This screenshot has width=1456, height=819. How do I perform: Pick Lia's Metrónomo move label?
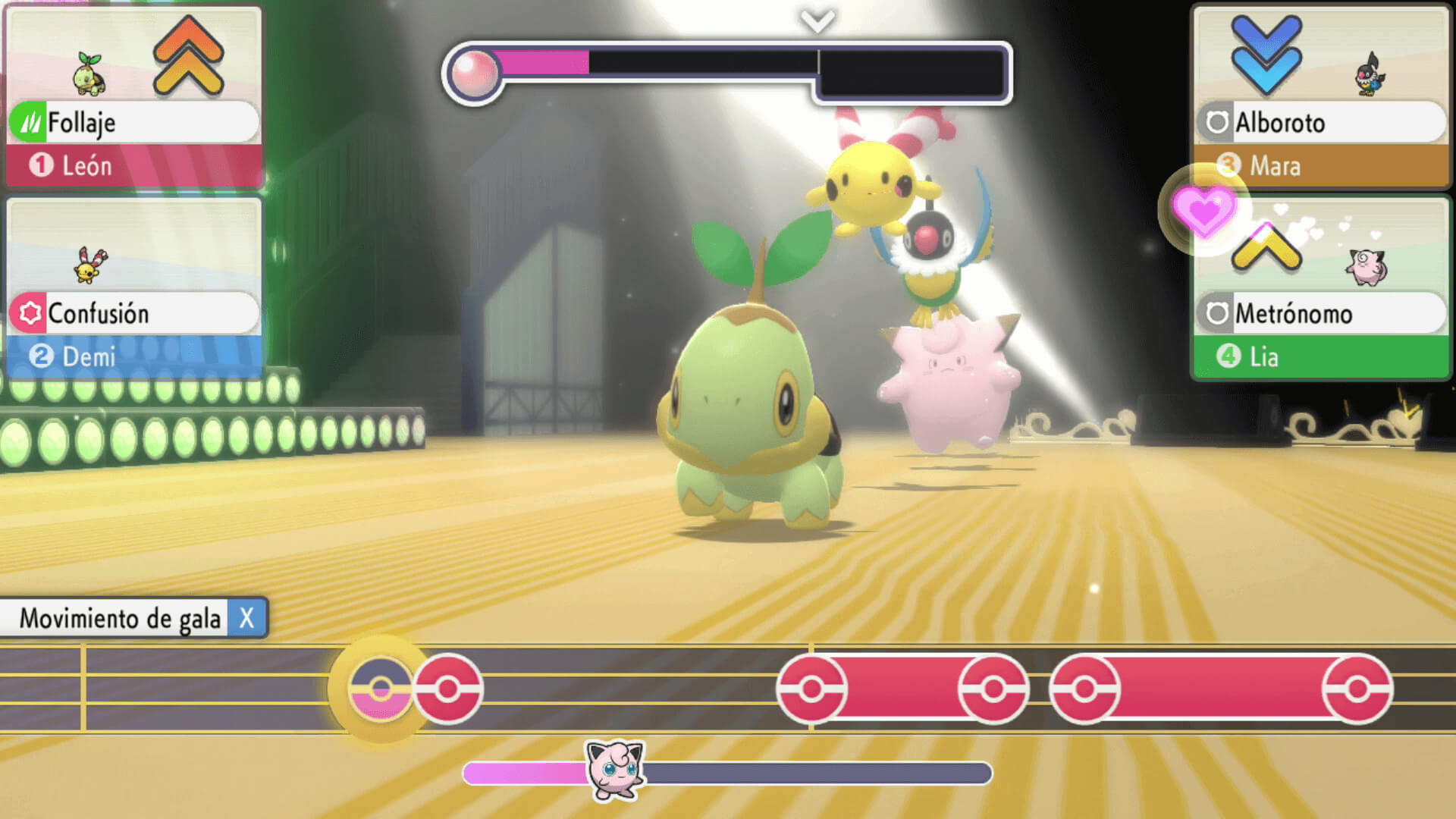1320,313
